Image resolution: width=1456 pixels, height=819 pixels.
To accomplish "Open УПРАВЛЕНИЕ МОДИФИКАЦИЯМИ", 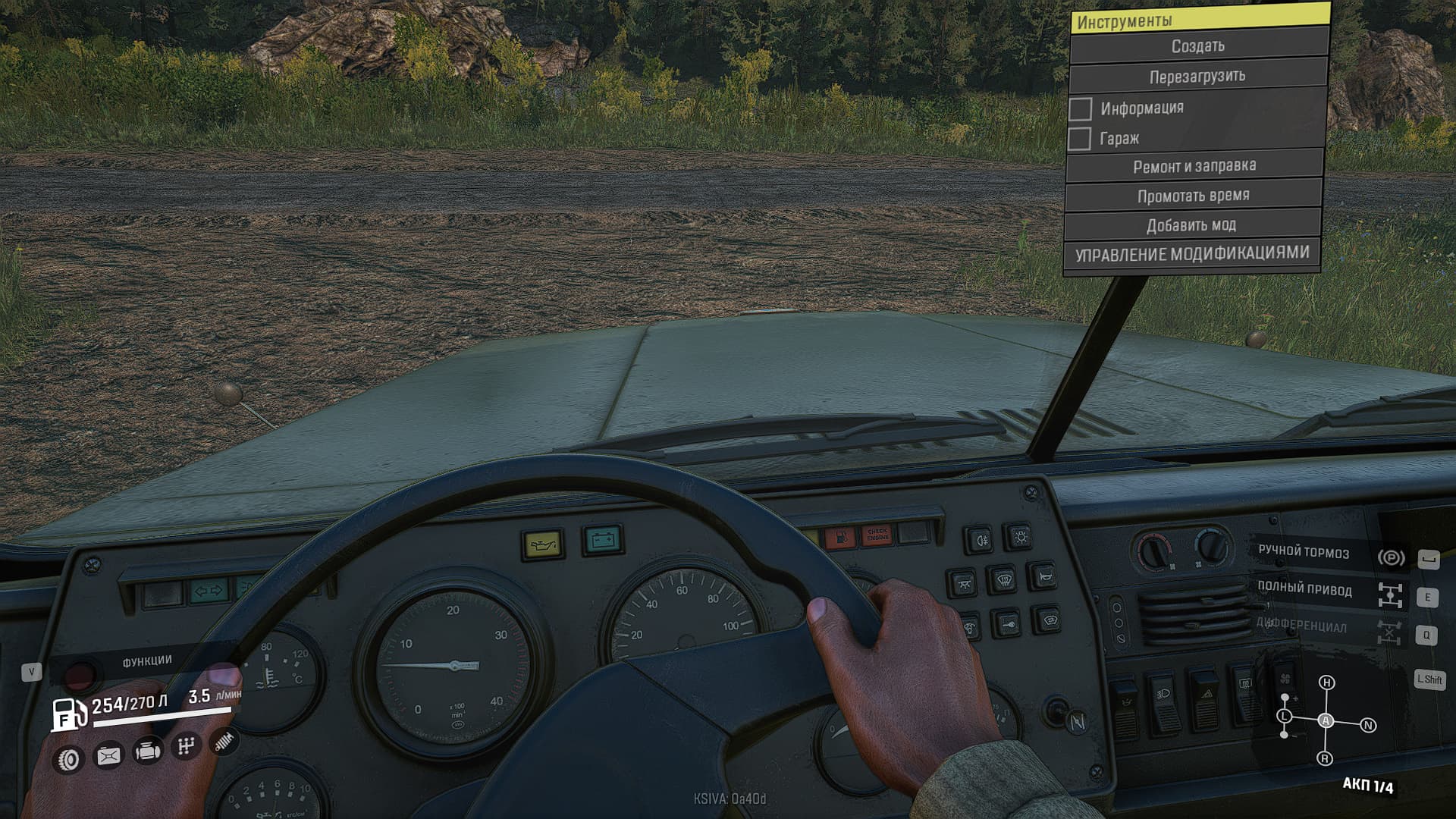I will (1191, 254).
